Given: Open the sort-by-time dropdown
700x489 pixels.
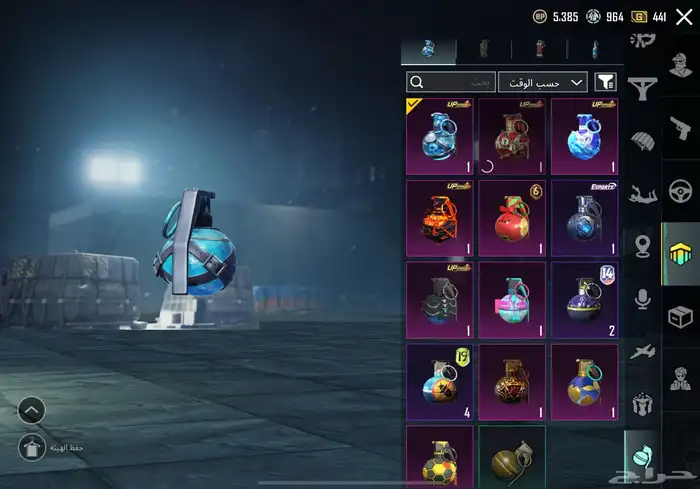Looking at the screenshot, I should [543, 82].
